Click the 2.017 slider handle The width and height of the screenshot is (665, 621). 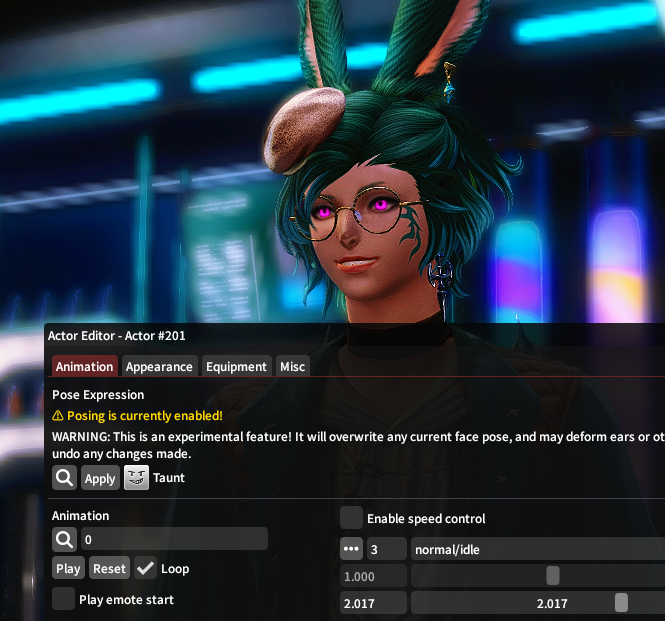(621, 603)
